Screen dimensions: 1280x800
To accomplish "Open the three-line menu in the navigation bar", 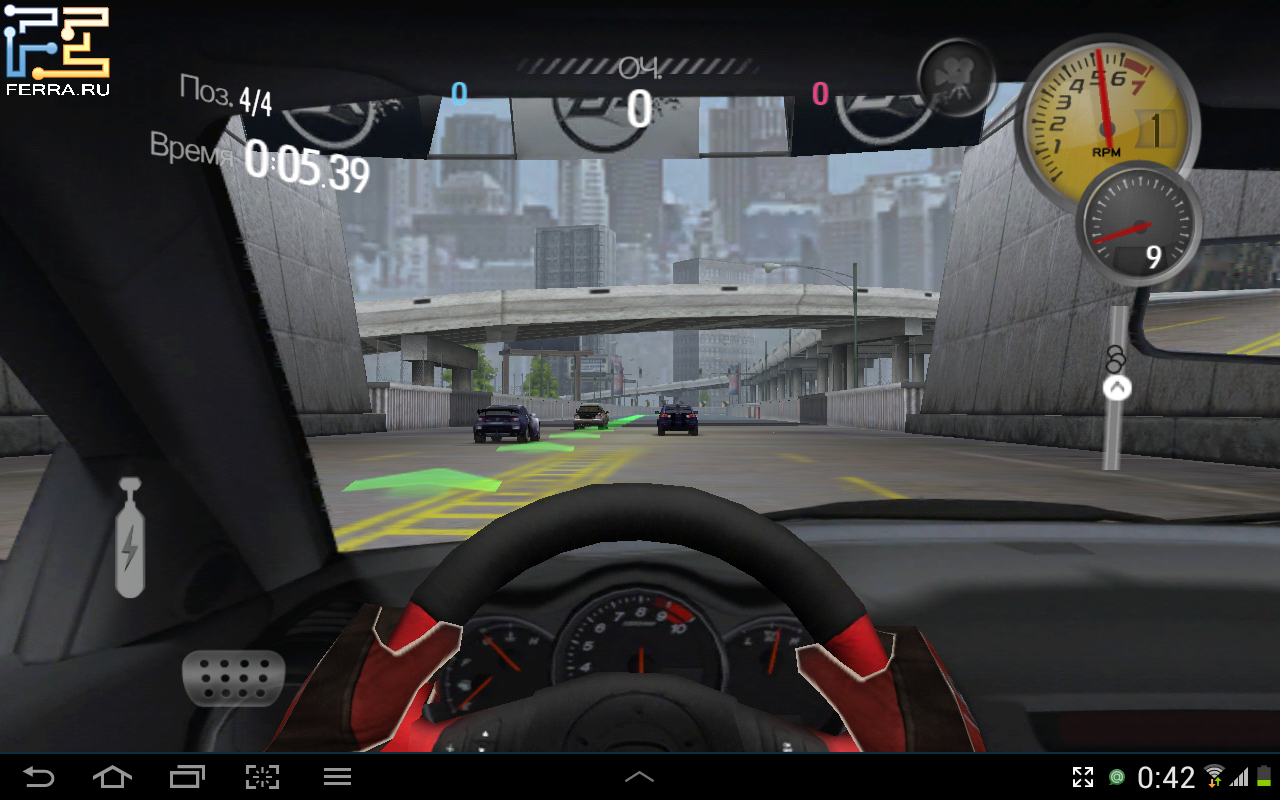I will coord(337,777).
